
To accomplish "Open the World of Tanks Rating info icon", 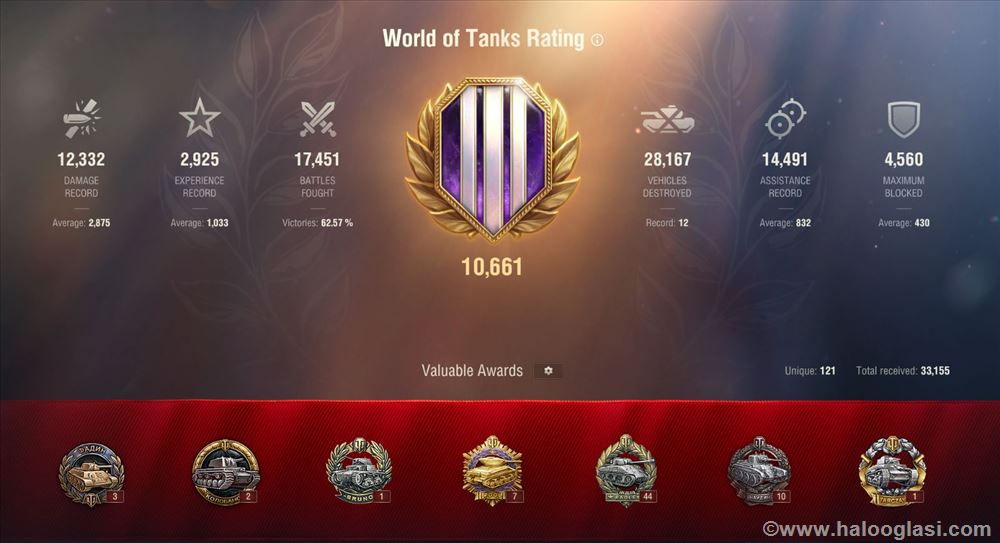I will (x=597, y=41).
